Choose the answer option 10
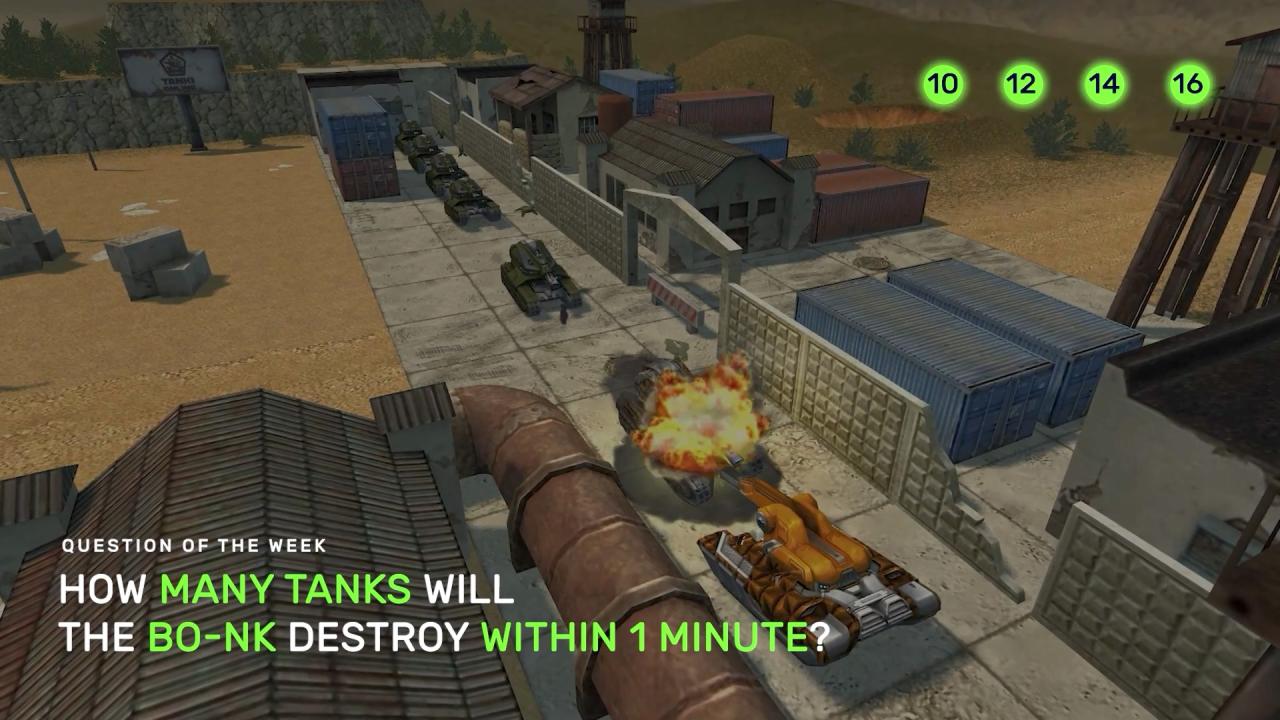 tap(942, 84)
